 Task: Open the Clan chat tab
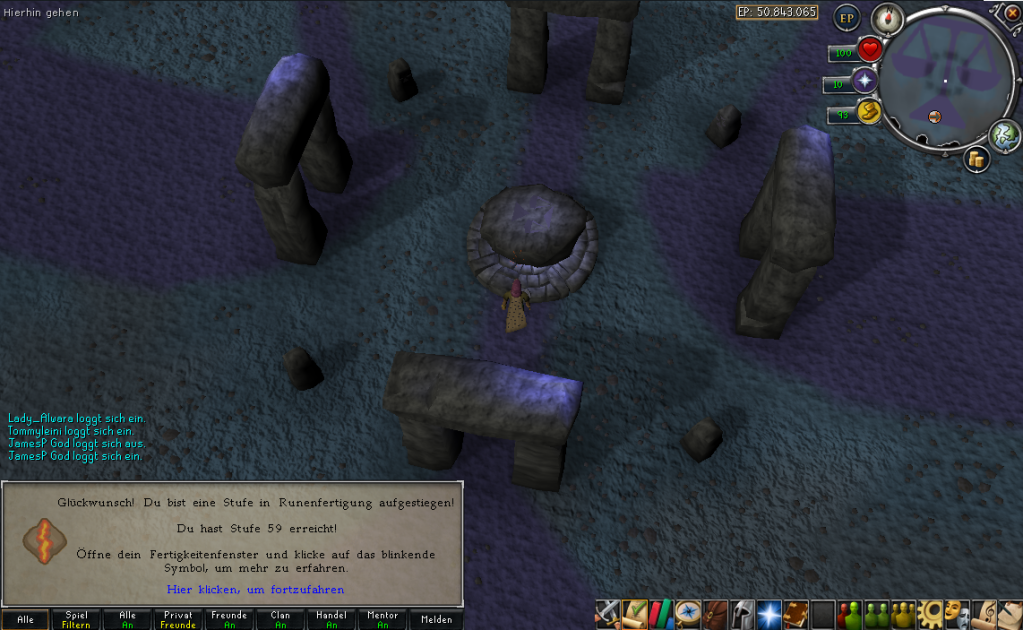tap(280, 620)
